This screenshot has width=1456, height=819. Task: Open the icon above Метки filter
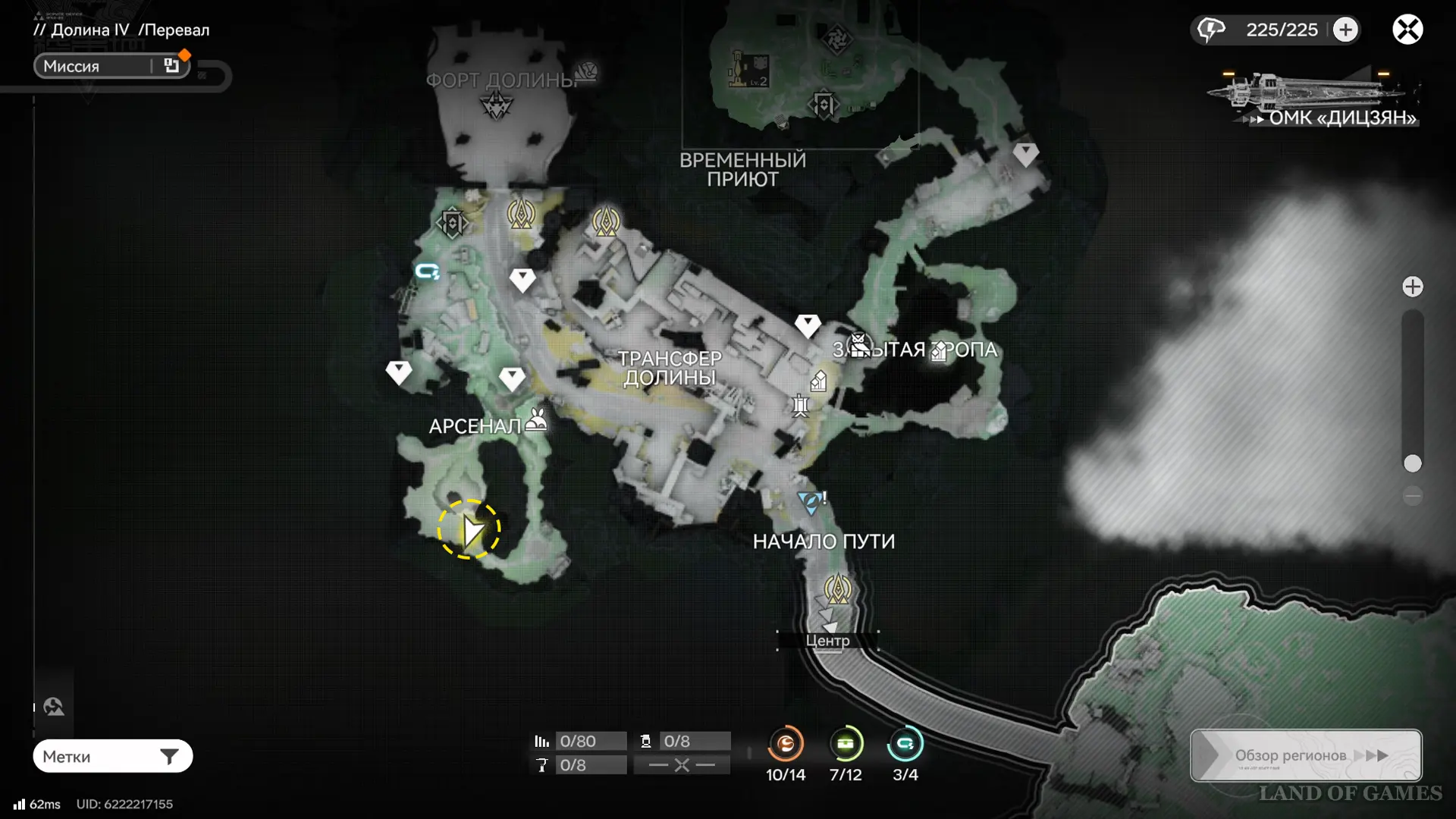click(x=54, y=707)
